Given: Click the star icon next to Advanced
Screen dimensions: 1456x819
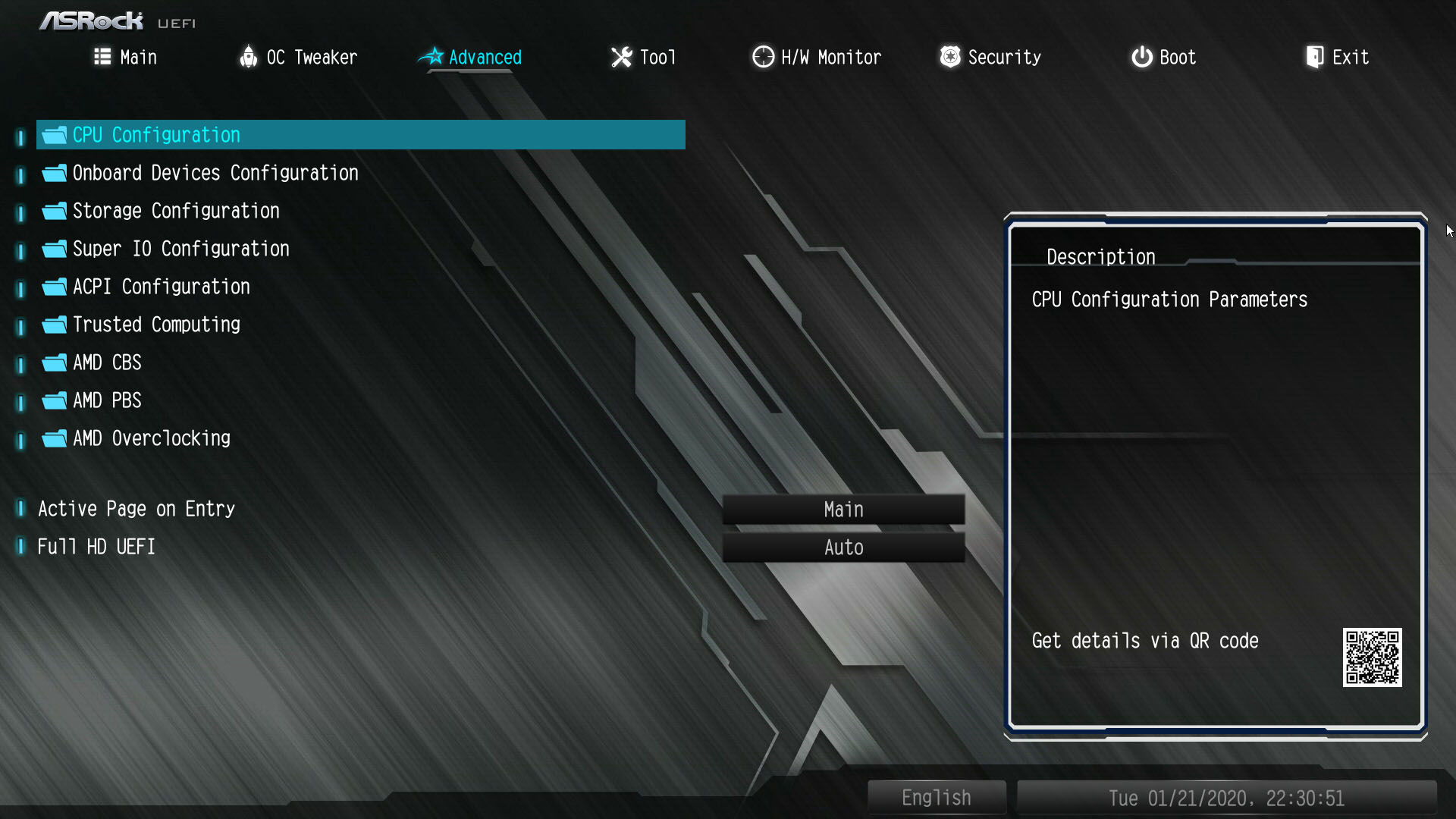Looking at the screenshot, I should [431, 55].
